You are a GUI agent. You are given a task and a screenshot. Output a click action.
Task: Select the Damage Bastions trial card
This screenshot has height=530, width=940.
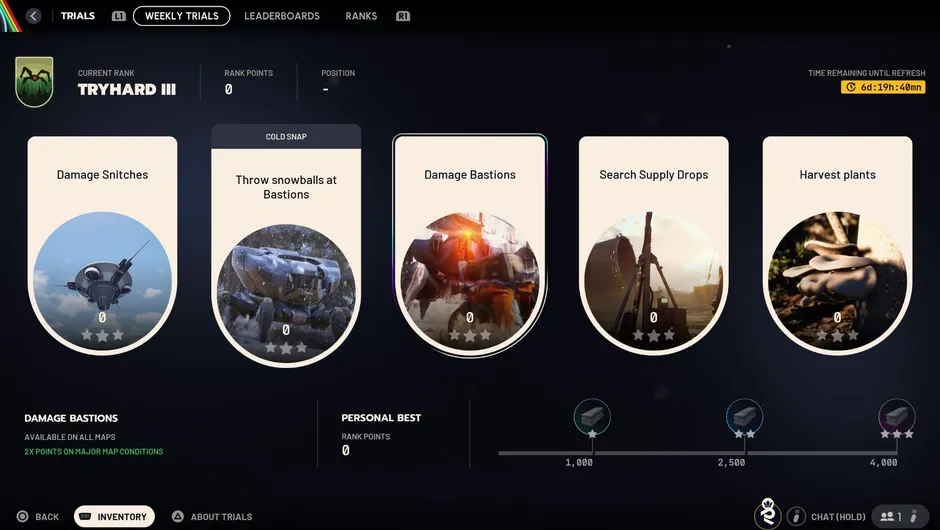point(470,245)
